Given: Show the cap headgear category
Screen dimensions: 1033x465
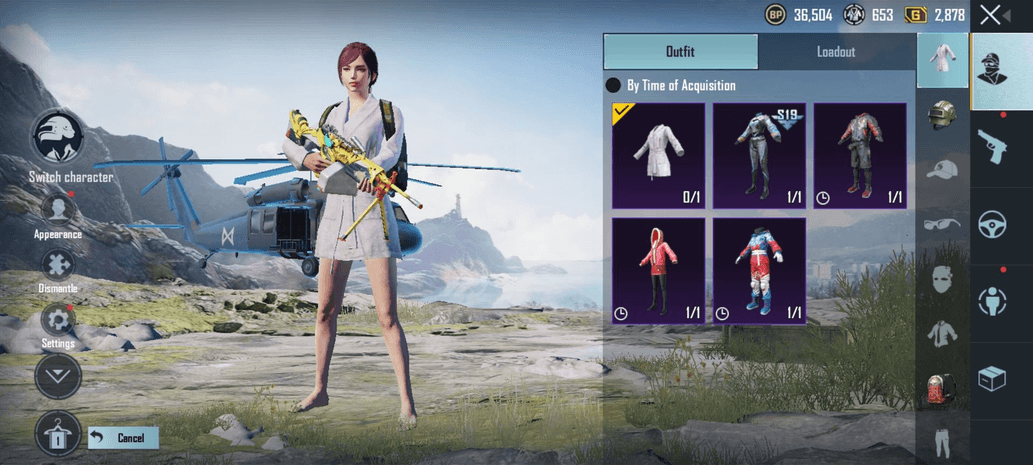Looking at the screenshot, I should 941,169.
